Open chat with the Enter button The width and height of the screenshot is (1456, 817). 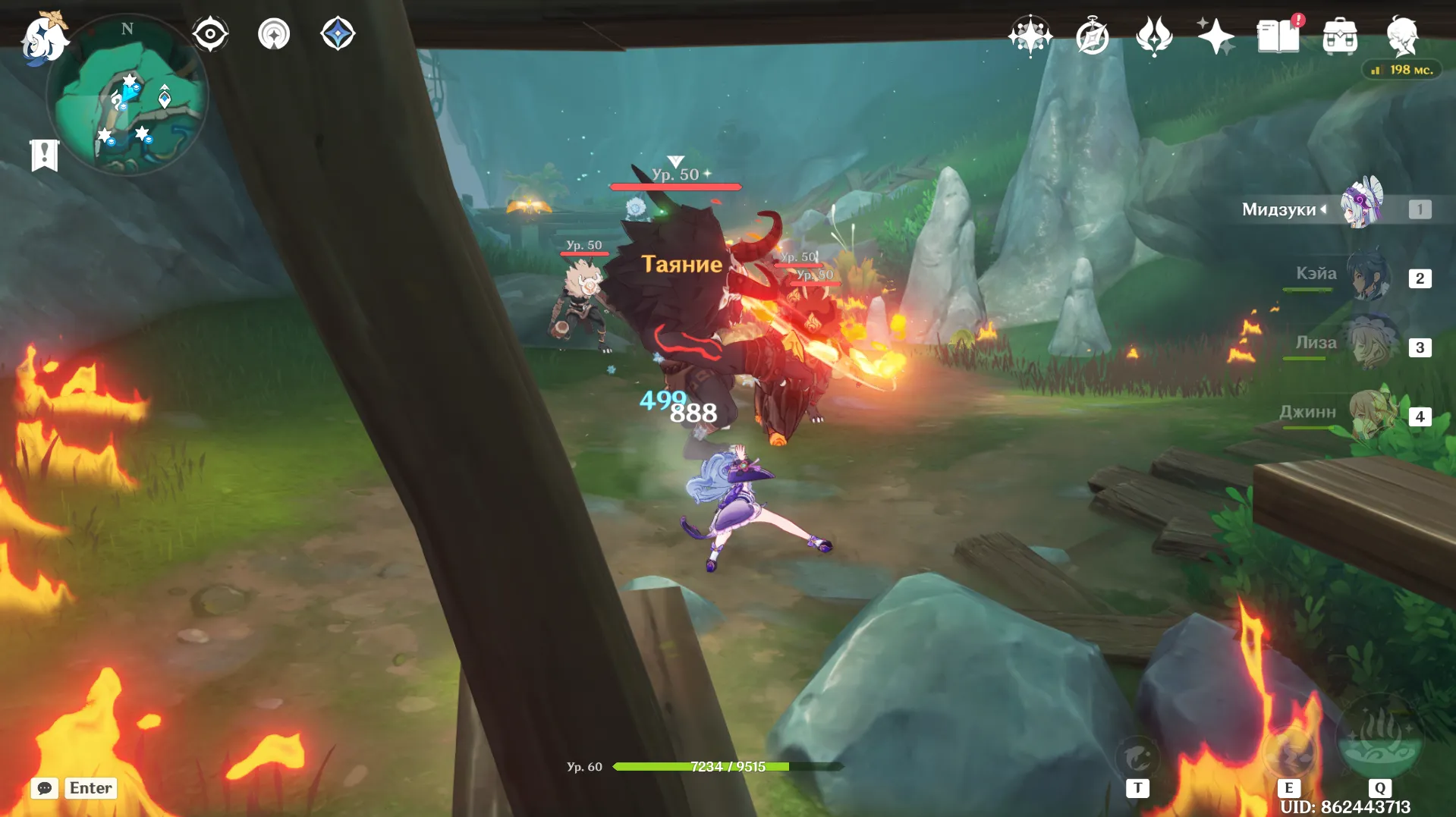pos(90,788)
